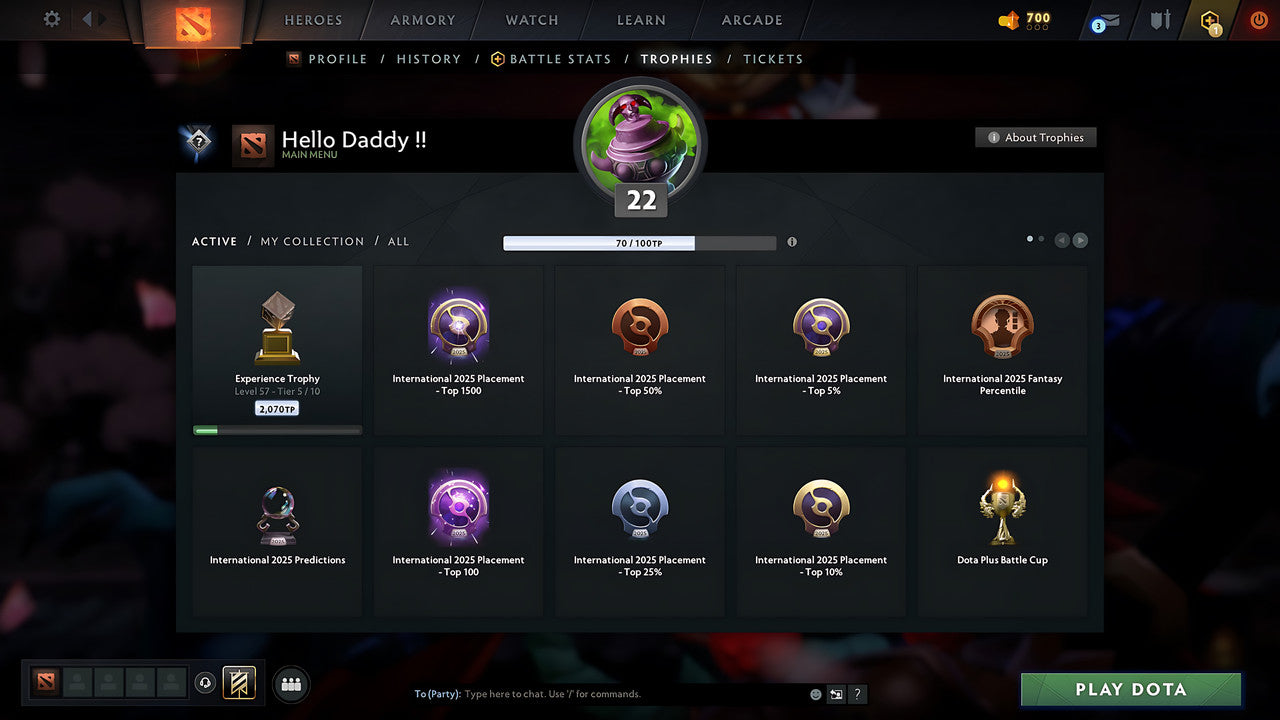Open the Armory from the top navigation
Image resolution: width=1280 pixels, height=720 pixels.
(421, 20)
